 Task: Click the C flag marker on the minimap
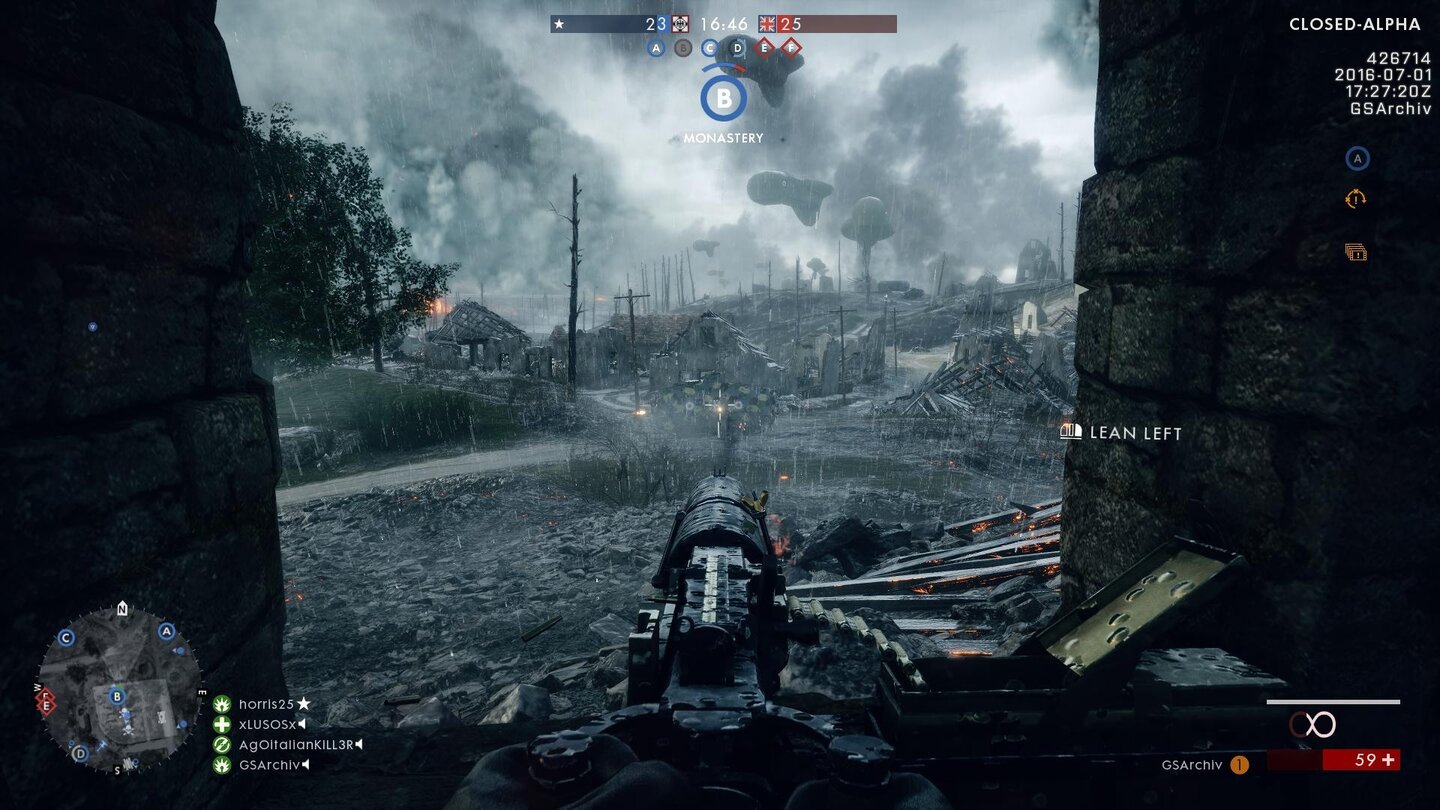click(66, 638)
